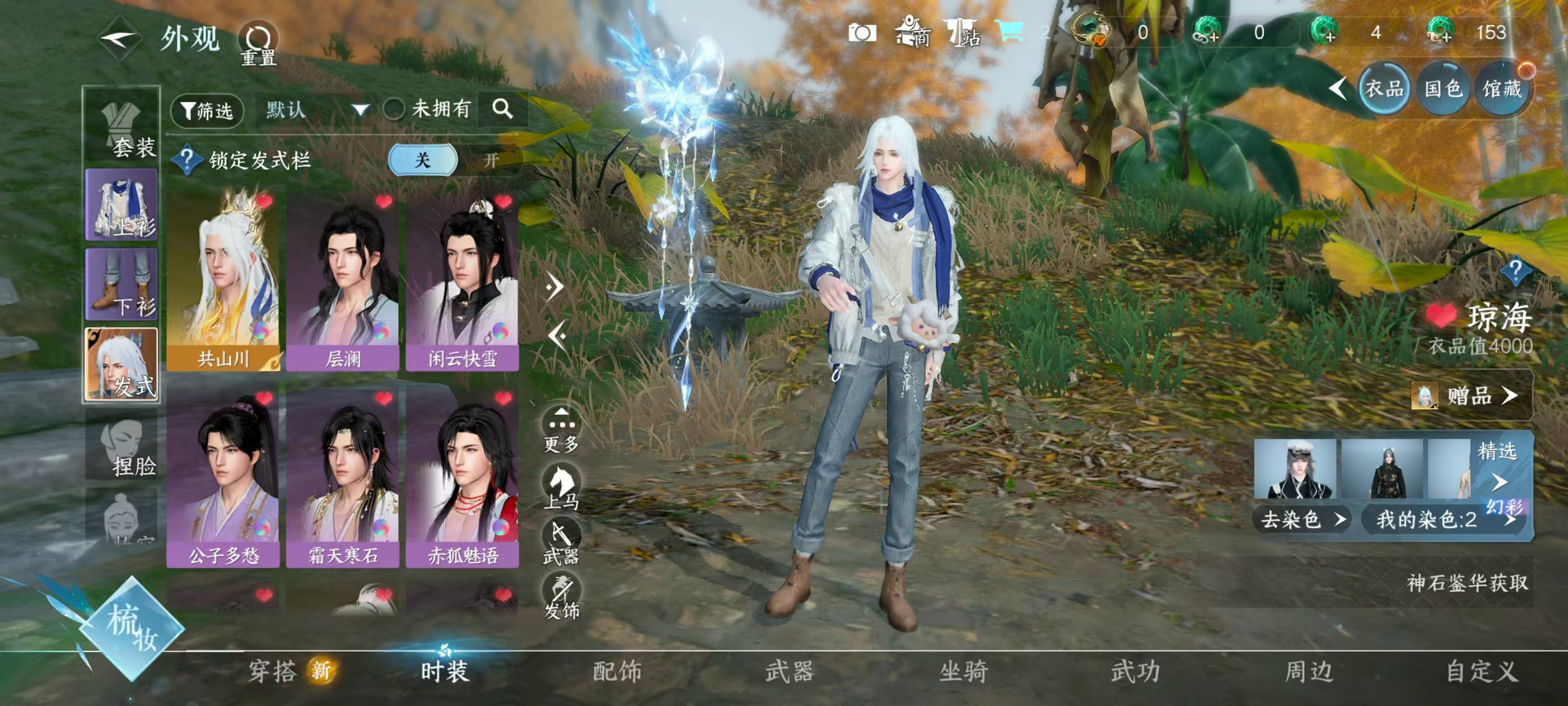Take a photo with the camera icon

(x=862, y=33)
